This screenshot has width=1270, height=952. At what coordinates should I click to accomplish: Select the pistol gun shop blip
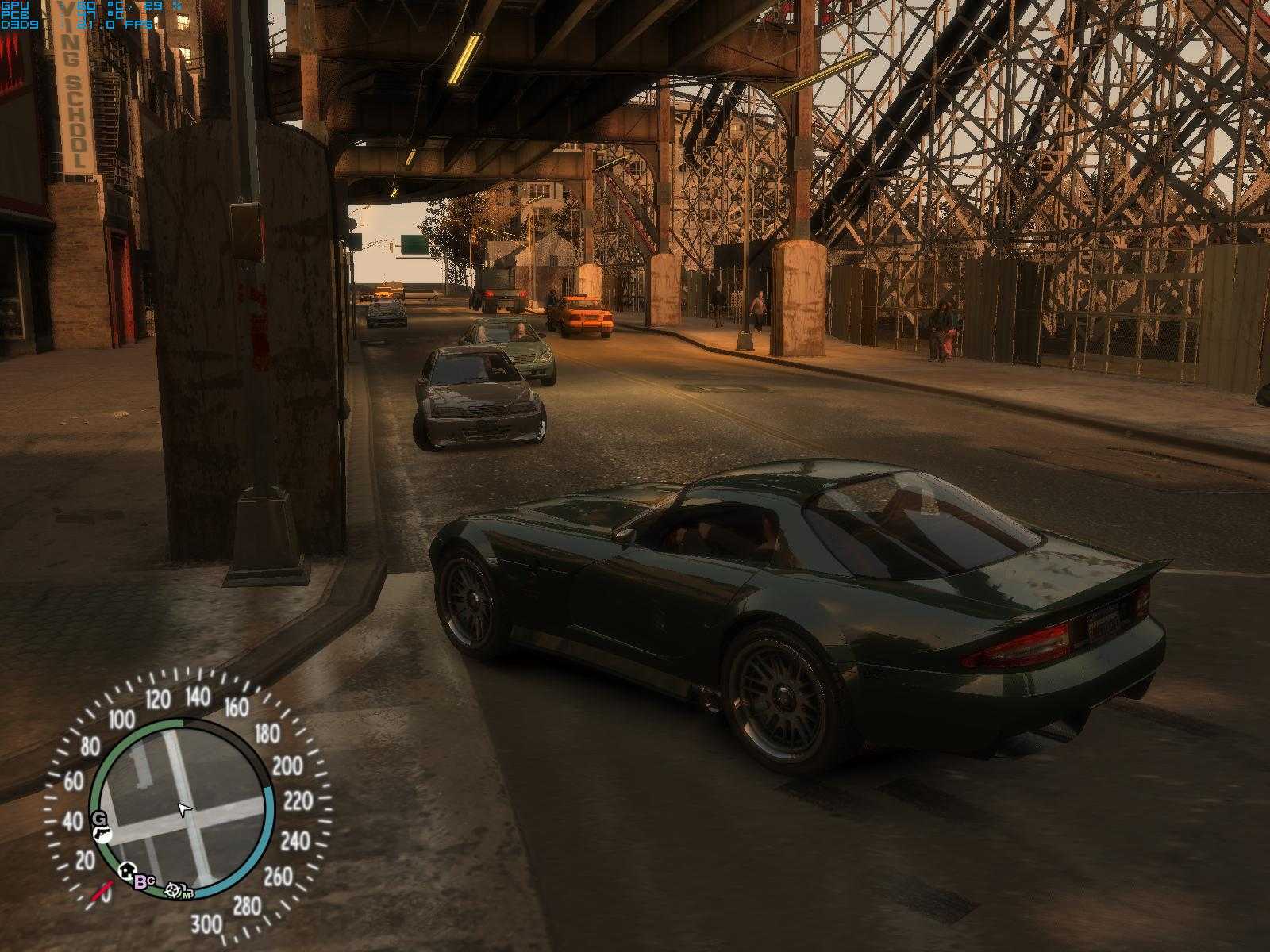(x=104, y=835)
